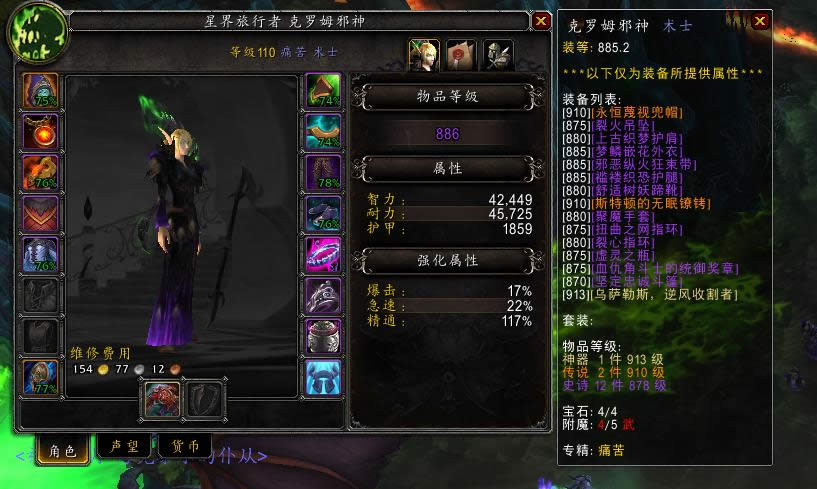Show the character stats sidebar pane
Image resolution: width=817 pixels, height=489 pixels.
421,55
